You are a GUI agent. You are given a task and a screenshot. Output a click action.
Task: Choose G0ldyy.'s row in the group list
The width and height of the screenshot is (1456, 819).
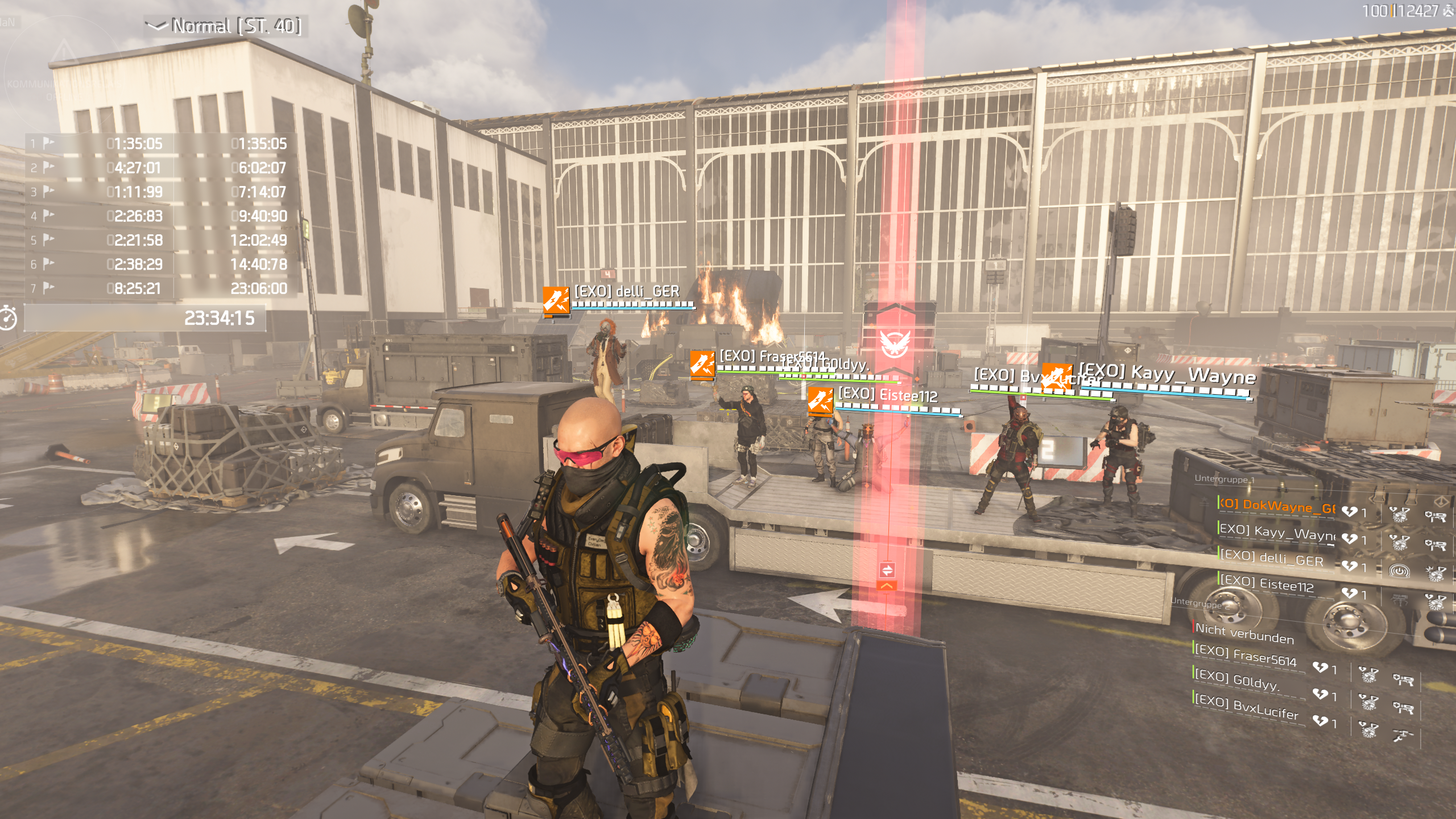point(1238,681)
